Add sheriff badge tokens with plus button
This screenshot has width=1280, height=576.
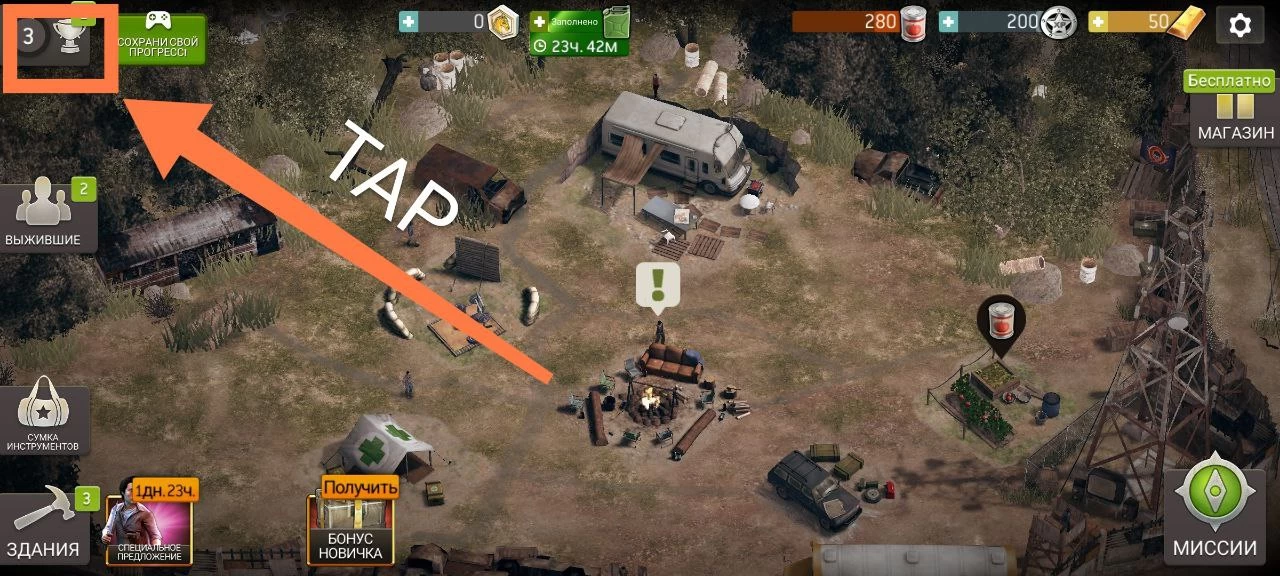(x=947, y=22)
